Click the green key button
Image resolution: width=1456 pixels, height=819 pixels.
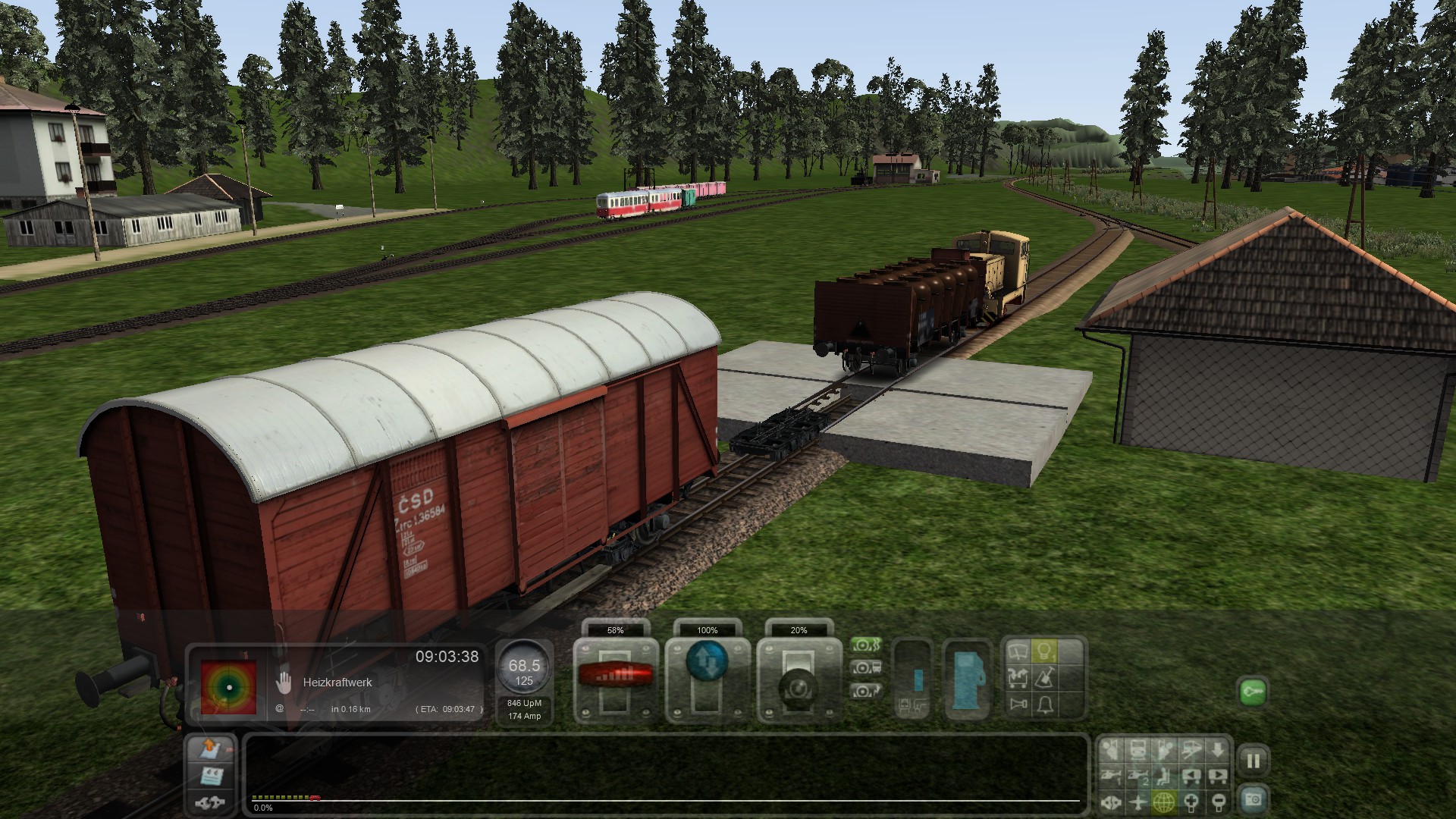coord(1253,692)
